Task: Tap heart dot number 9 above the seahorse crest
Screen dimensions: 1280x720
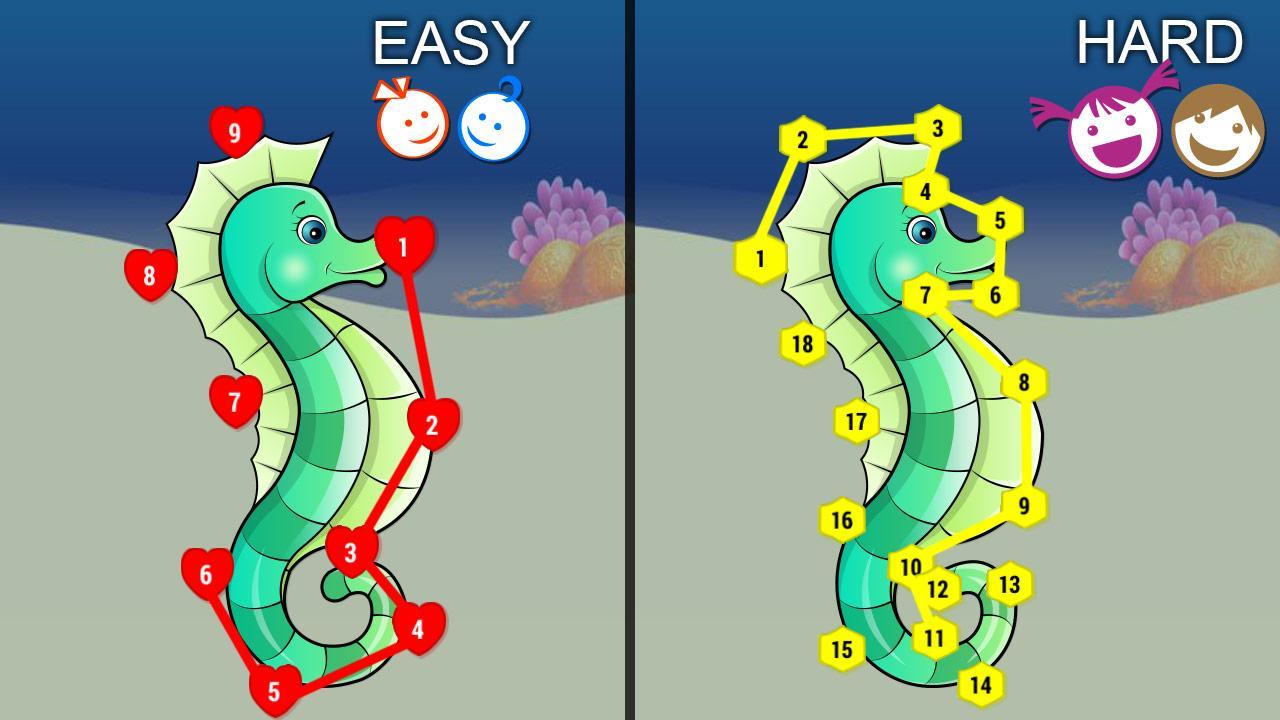Action: [233, 130]
